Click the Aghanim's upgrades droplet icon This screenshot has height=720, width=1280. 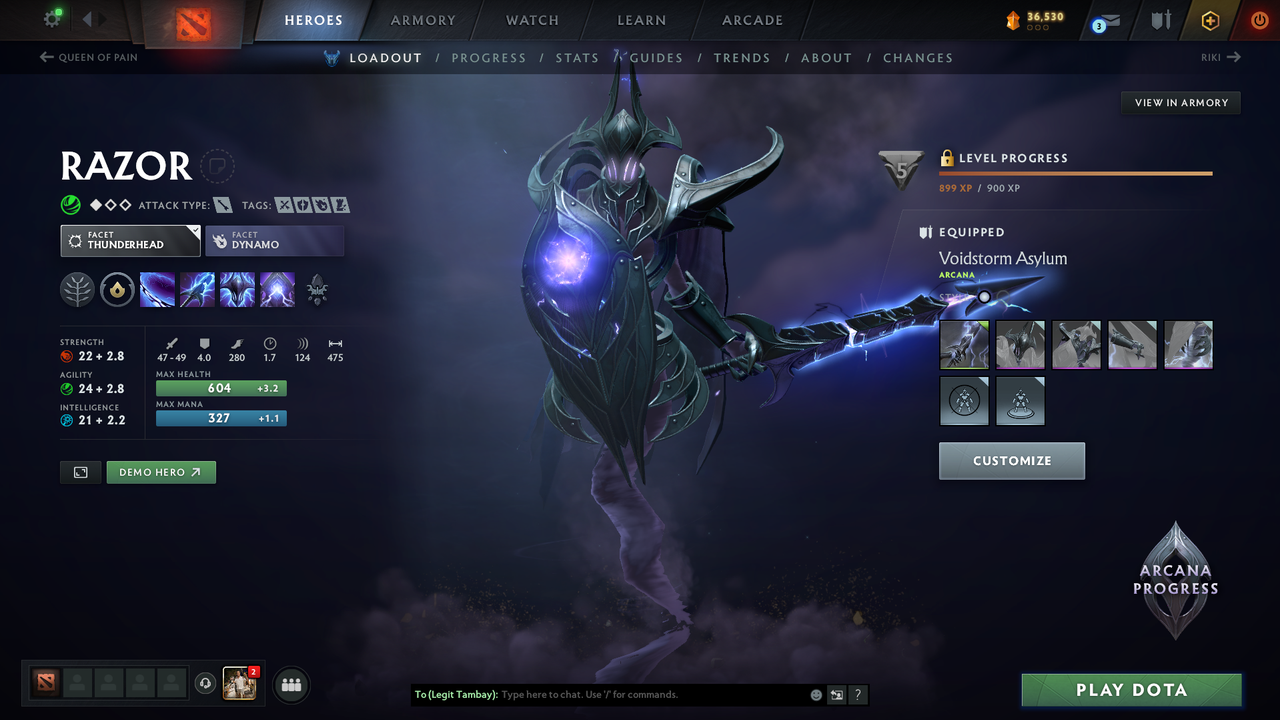pyautogui.click(x=117, y=290)
